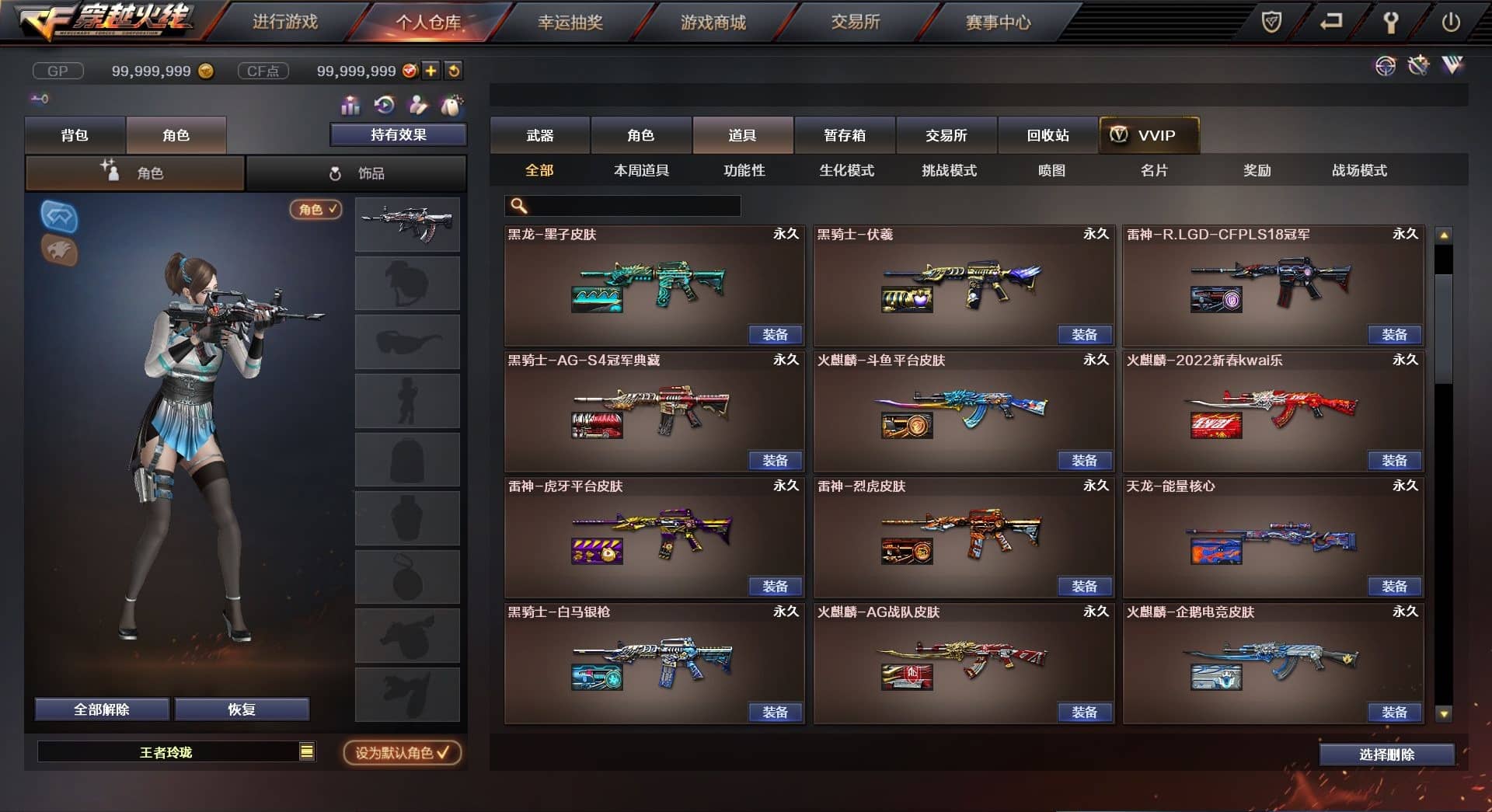Open the 暂存箱 tab in the warehouse
Image resolution: width=1492 pixels, height=812 pixels.
[x=845, y=135]
